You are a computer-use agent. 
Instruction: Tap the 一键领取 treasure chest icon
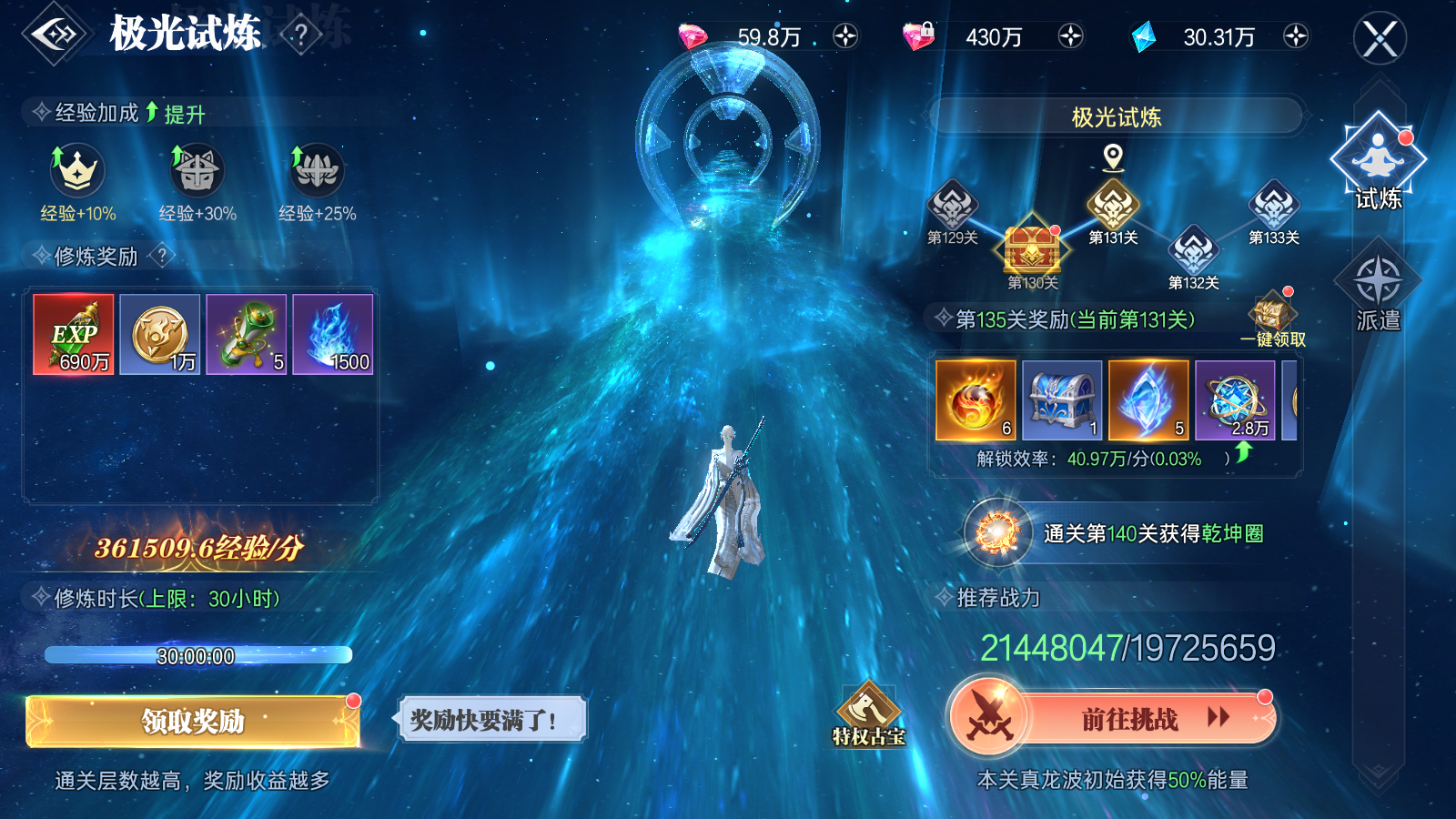click(x=1271, y=314)
